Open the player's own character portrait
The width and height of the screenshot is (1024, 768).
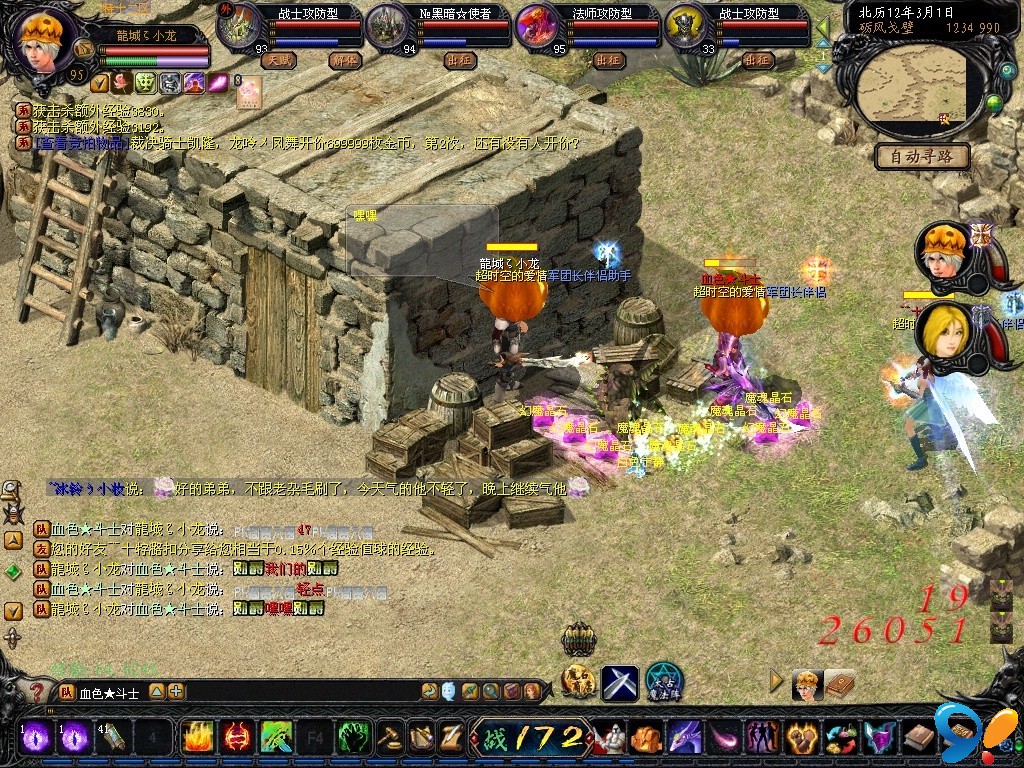[x=44, y=38]
